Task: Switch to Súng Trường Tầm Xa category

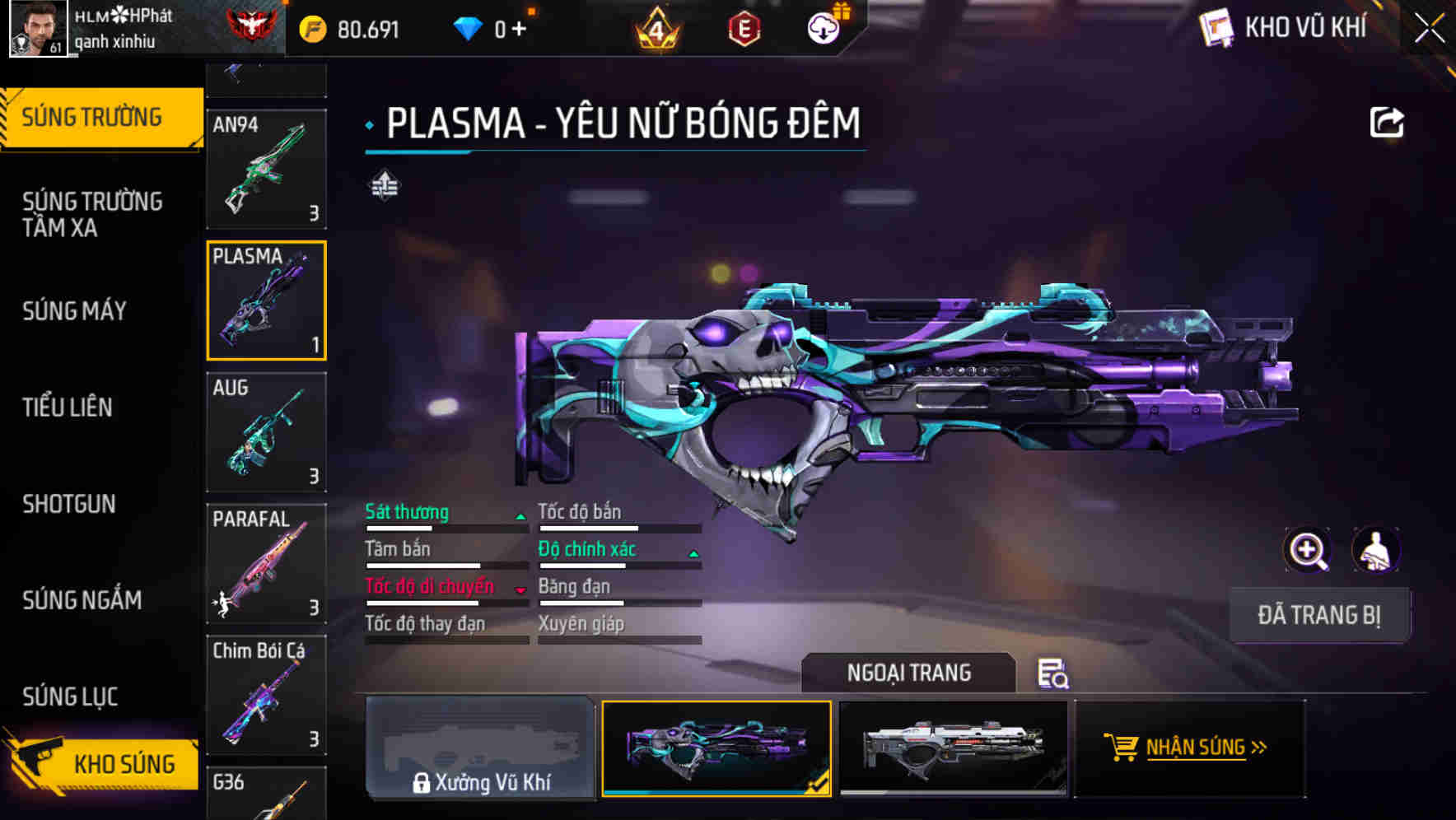Action: pyautogui.click(x=92, y=214)
